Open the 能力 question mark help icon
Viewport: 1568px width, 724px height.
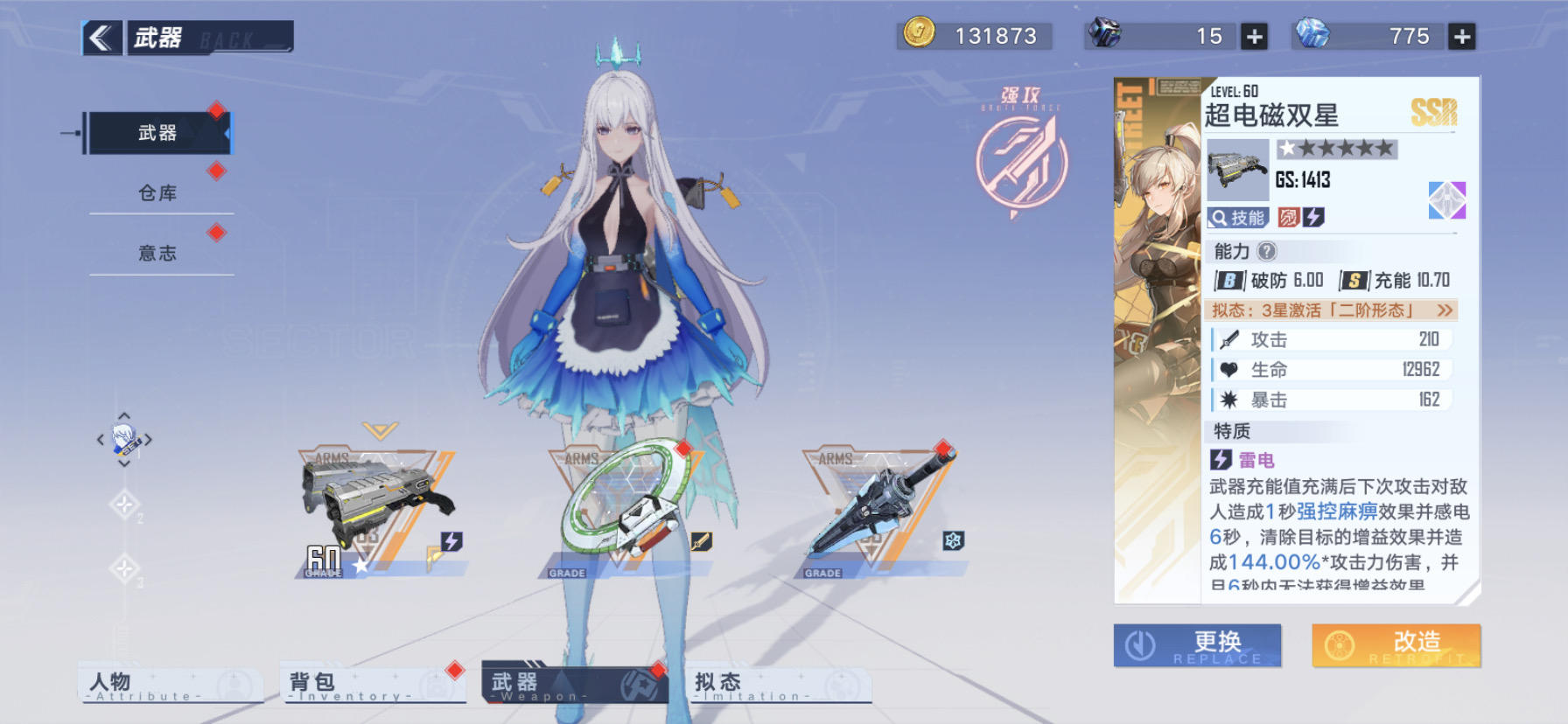tap(1265, 252)
